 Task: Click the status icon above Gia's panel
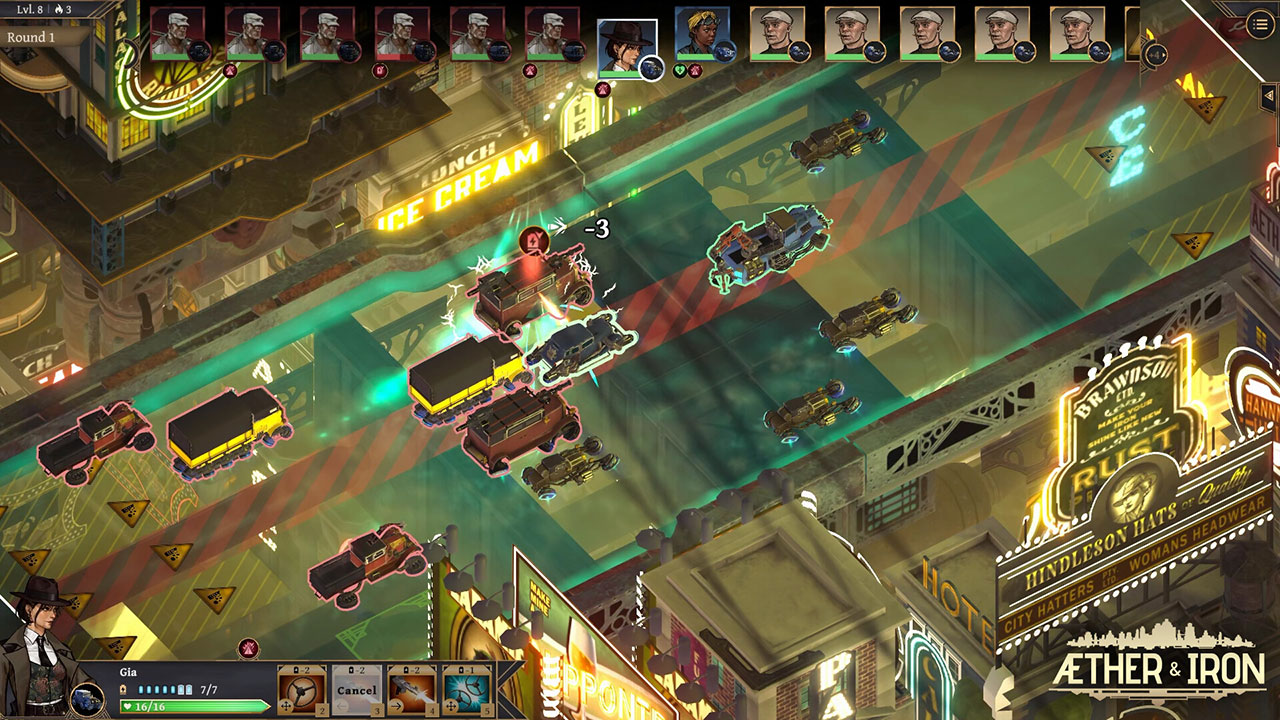[248, 648]
